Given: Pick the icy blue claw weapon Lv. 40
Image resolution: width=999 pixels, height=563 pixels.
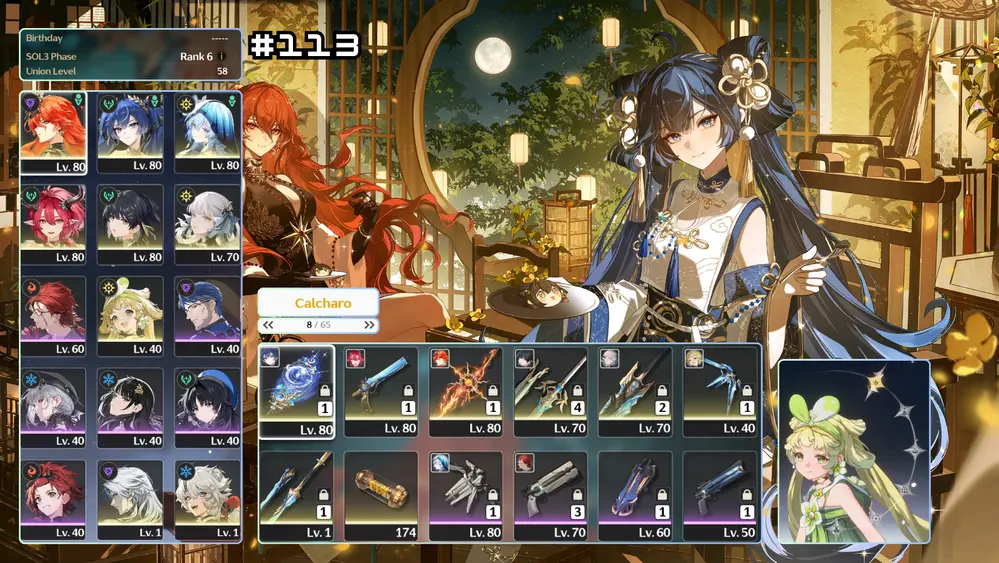Looking at the screenshot, I should pyautogui.click(x=720, y=391).
